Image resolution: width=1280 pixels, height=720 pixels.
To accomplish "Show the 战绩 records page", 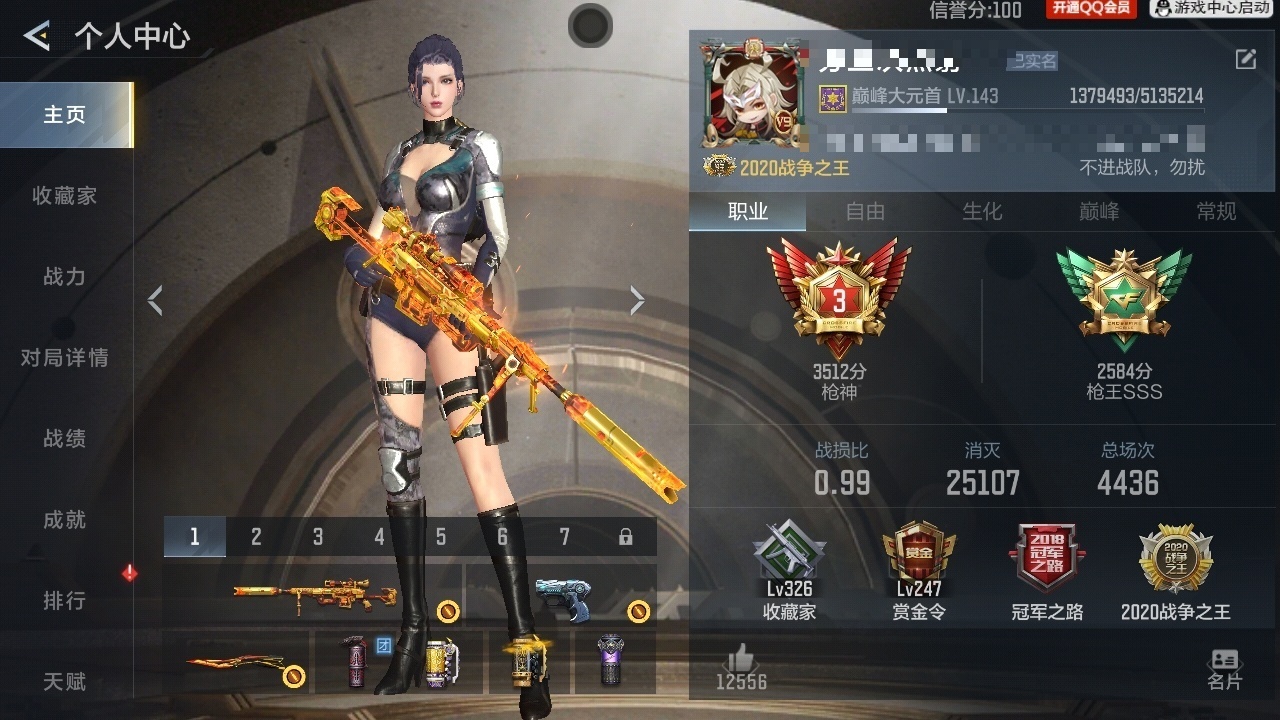I will pyautogui.click(x=65, y=439).
